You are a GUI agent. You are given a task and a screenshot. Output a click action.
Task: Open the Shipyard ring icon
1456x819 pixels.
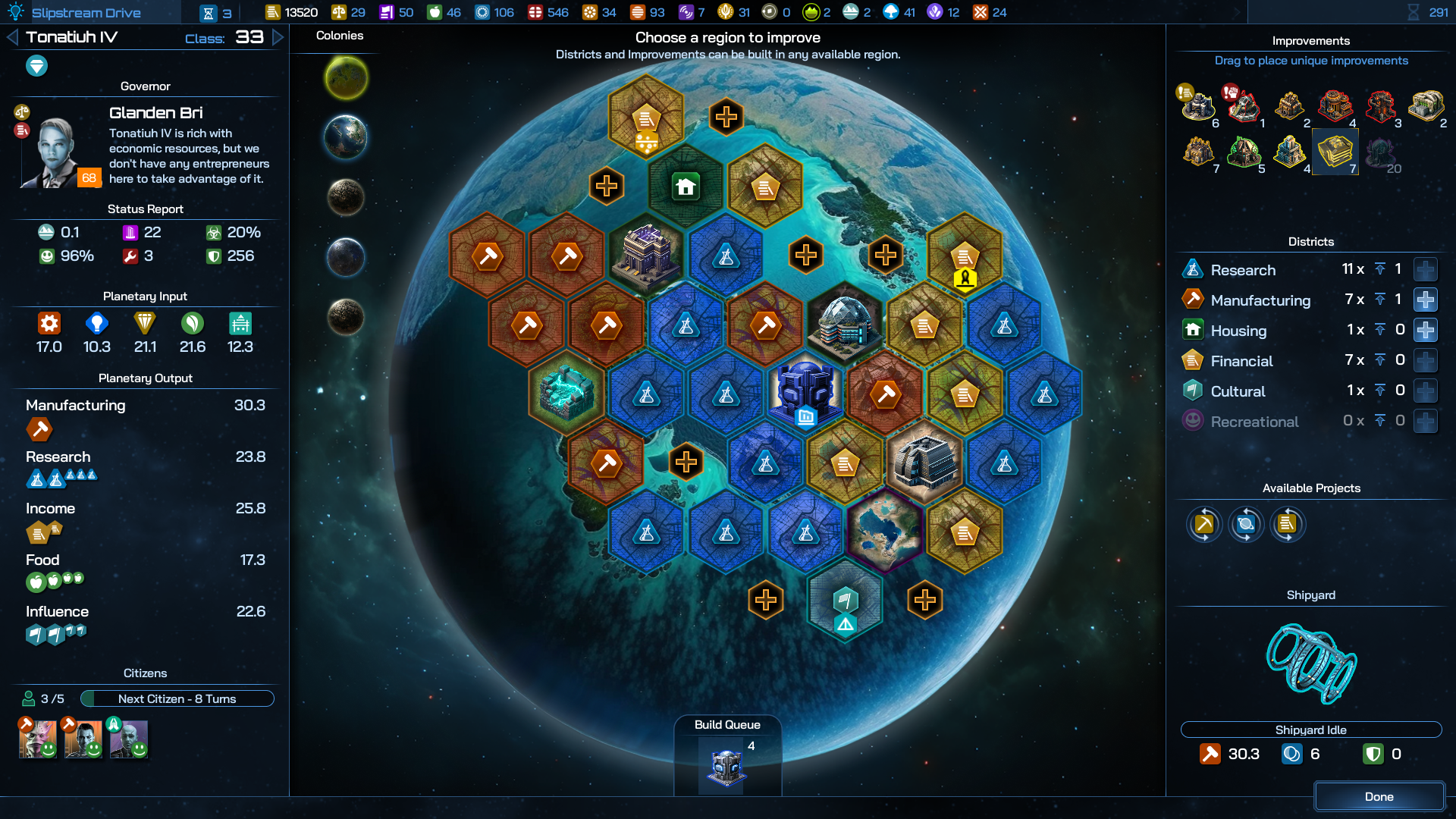click(x=1310, y=663)
